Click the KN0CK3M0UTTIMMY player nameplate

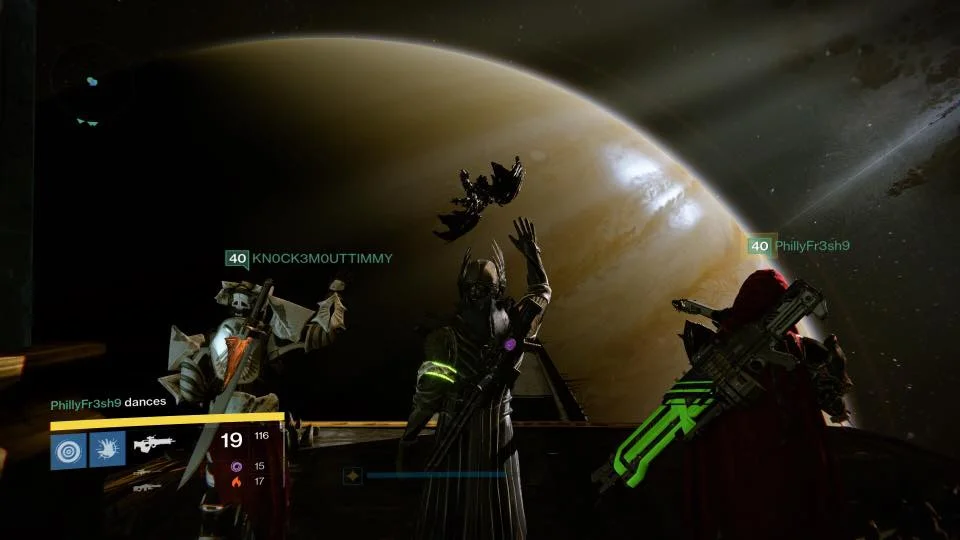pyautogui.click(x=309, y=259)
